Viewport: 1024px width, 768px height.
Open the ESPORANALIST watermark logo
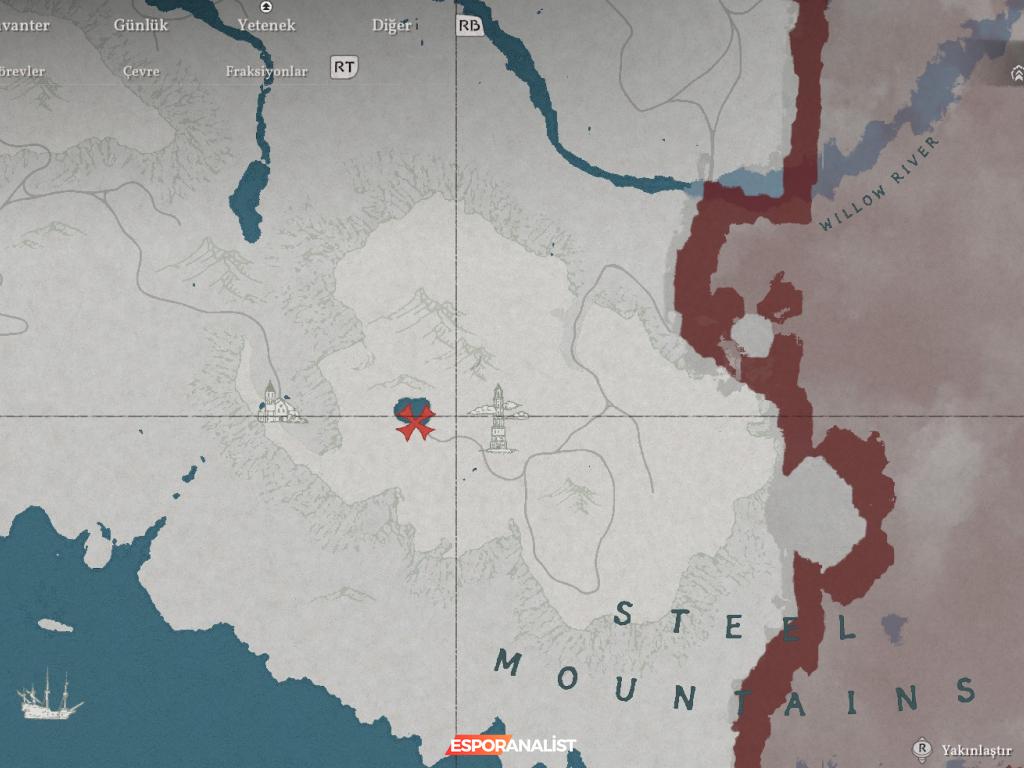click(511, 745)
